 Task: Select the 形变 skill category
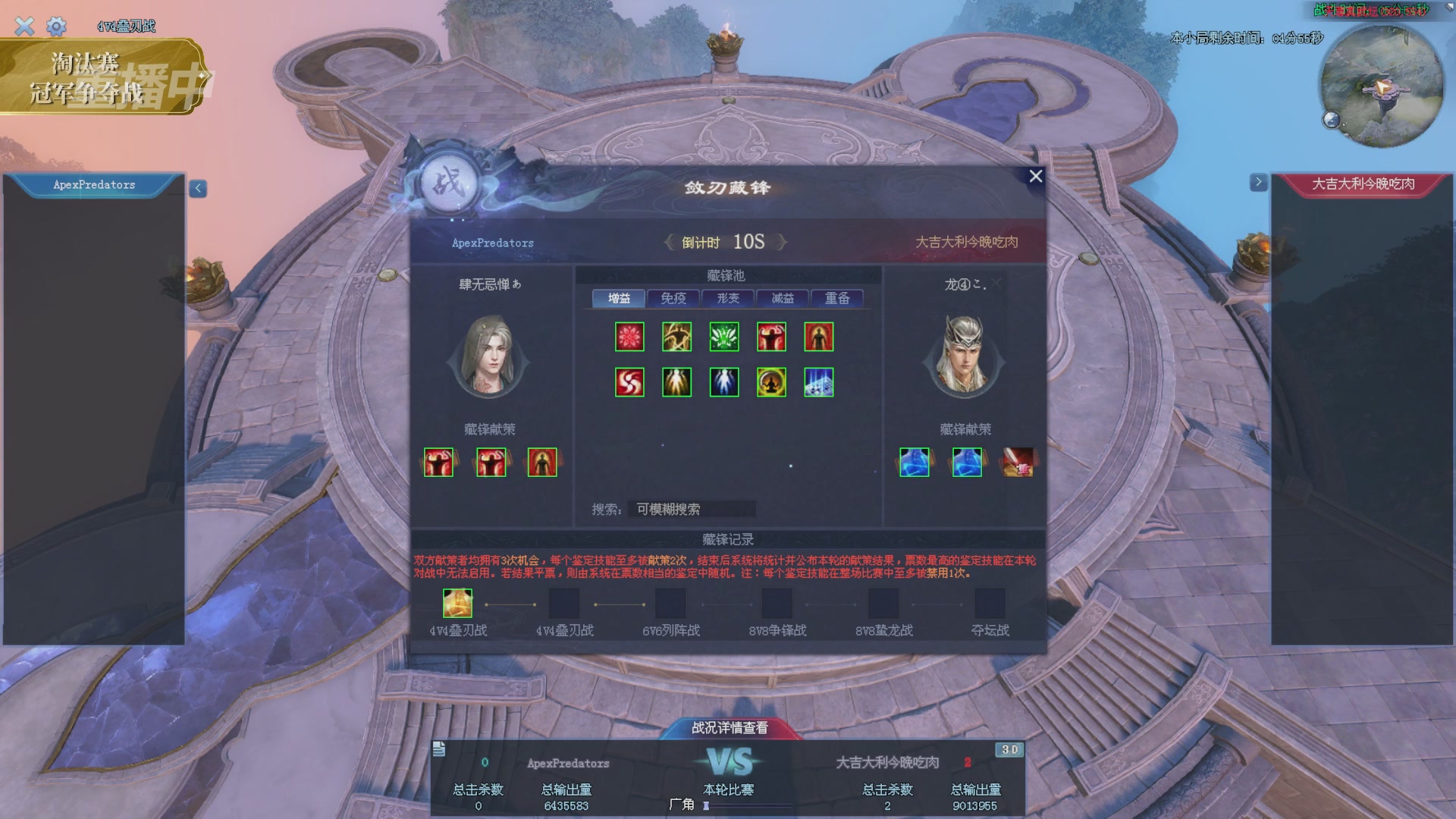(726, 298)
